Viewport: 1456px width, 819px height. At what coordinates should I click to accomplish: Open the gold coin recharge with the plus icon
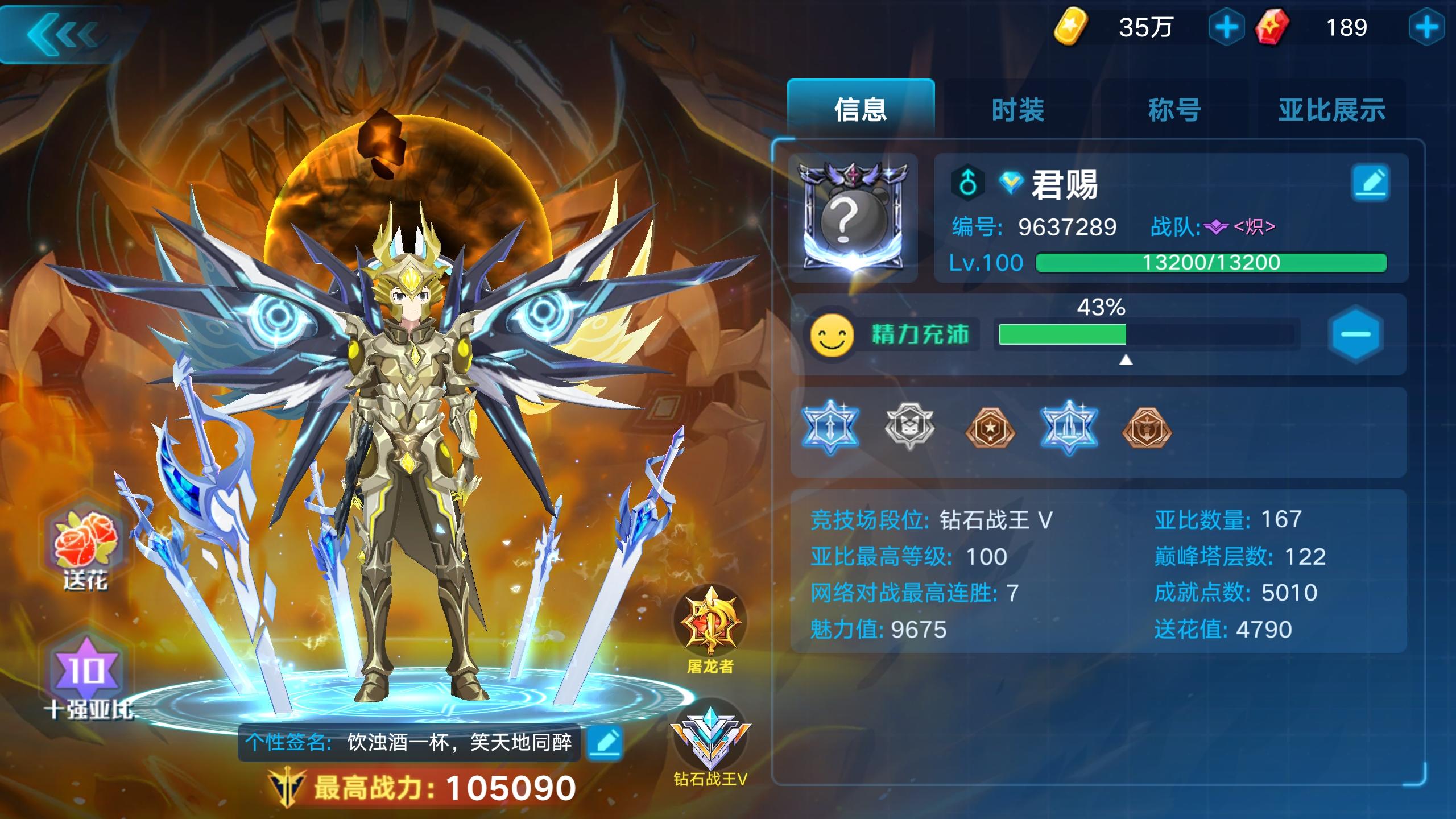(x=1226, y=27)
